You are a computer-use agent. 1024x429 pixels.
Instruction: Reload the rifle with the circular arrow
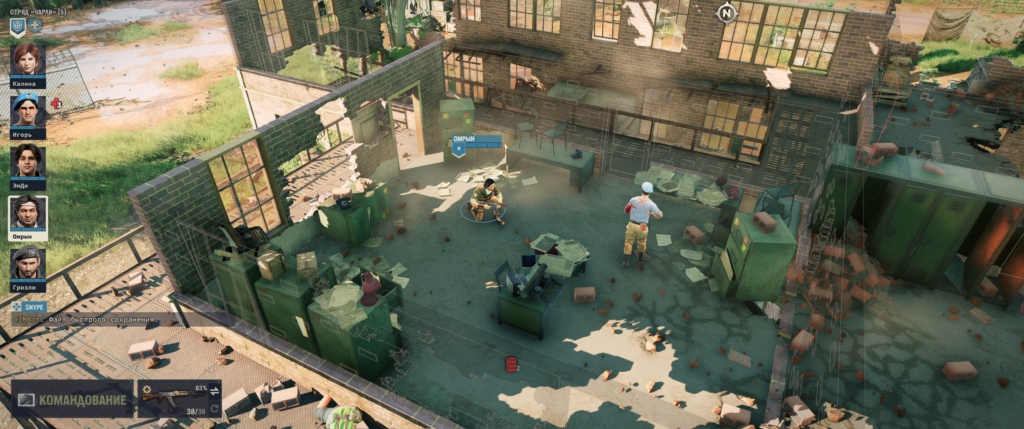pyautogui.click(x=216, y=407)
